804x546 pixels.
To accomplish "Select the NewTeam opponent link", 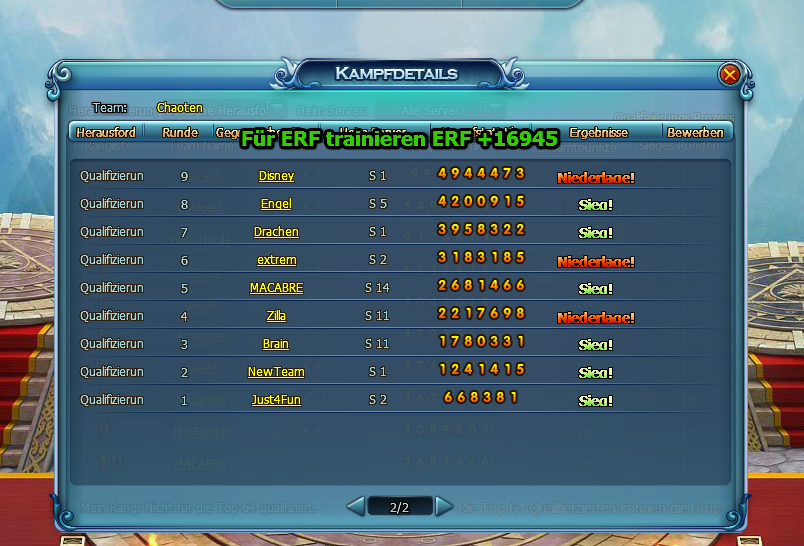I will pyautogui.click(x=276, y=372).
